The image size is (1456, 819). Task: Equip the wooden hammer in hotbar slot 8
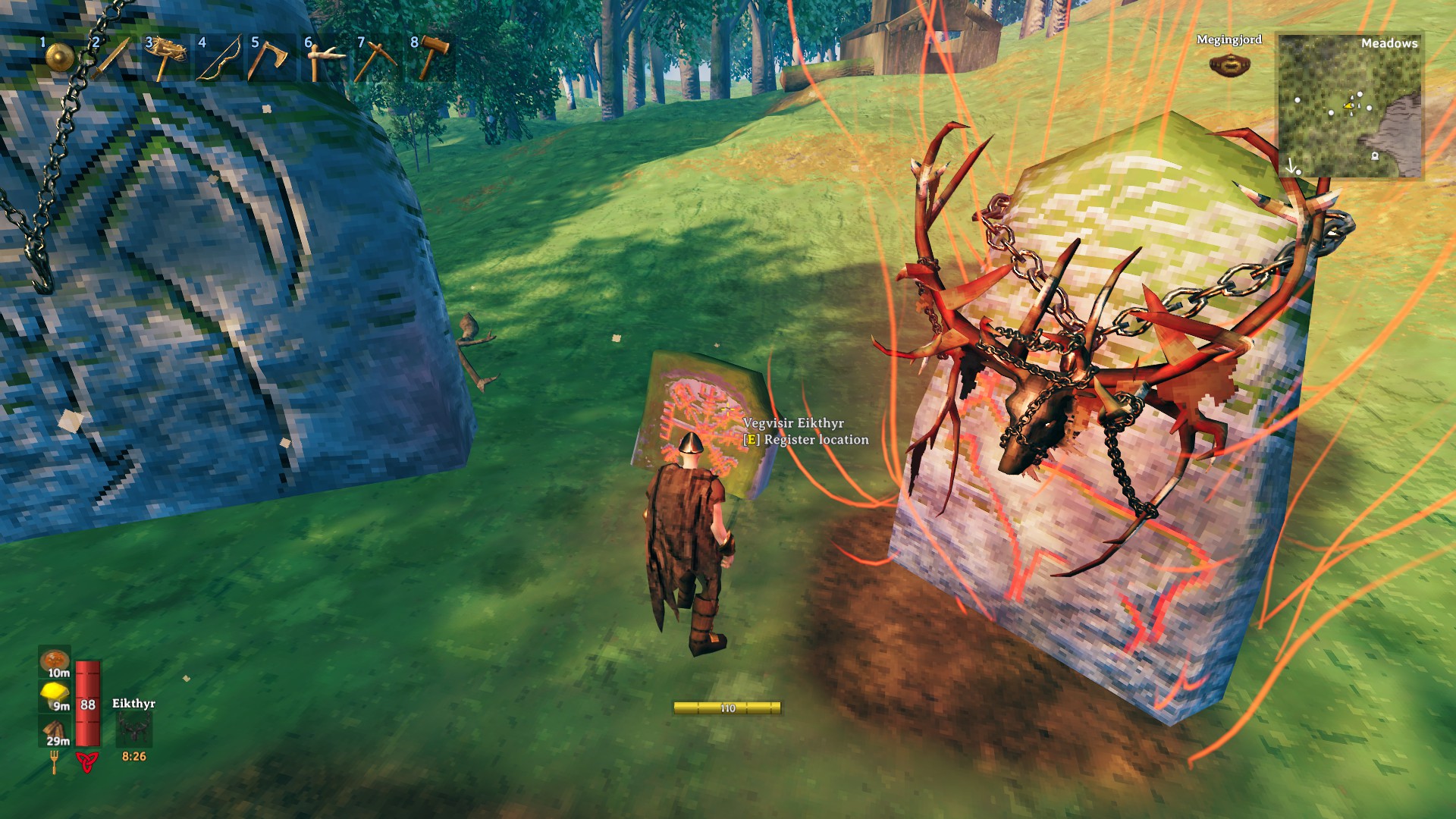coord(431,58)
